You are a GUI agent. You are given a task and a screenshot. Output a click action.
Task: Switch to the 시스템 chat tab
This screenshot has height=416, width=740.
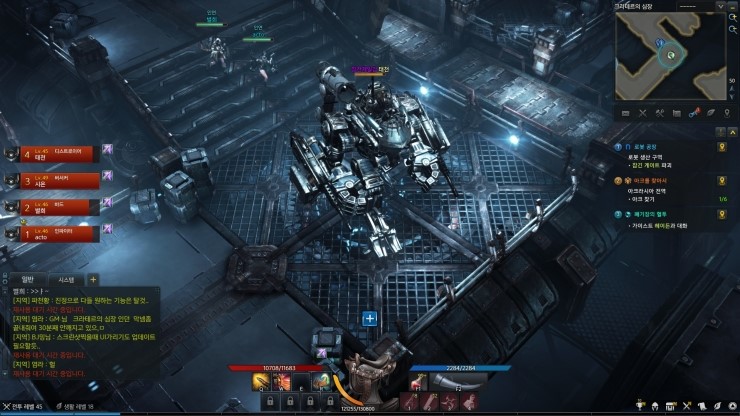click(66, 280)
